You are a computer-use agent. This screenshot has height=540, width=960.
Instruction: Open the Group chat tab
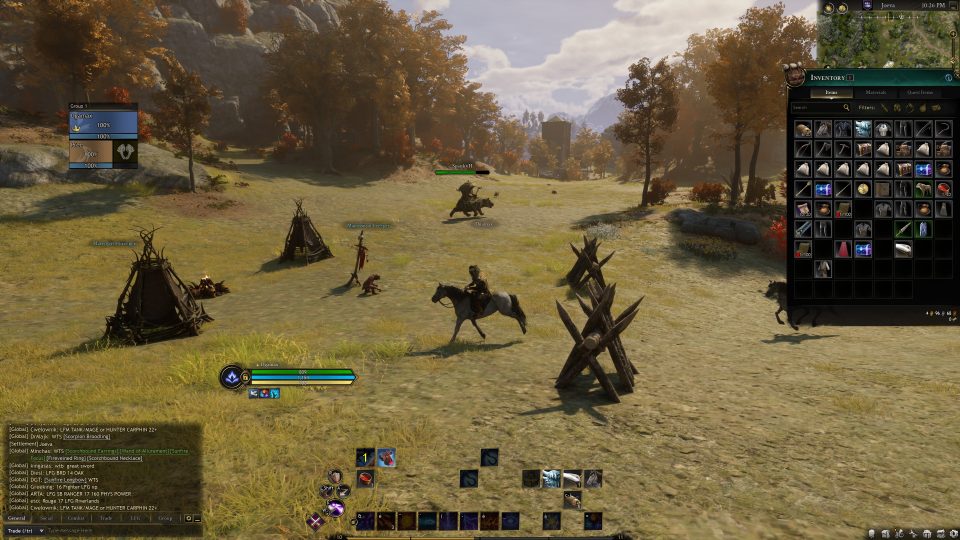(165, 518)
